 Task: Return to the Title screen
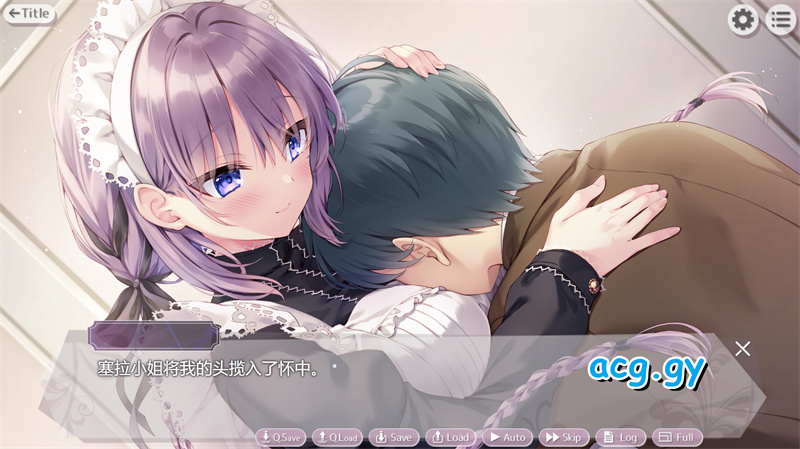pyautogui.click(x=30, y=14)
